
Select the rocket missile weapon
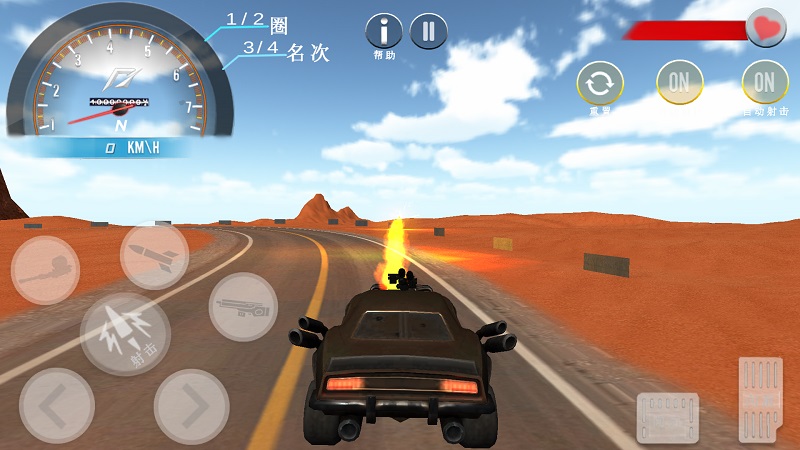154,256
